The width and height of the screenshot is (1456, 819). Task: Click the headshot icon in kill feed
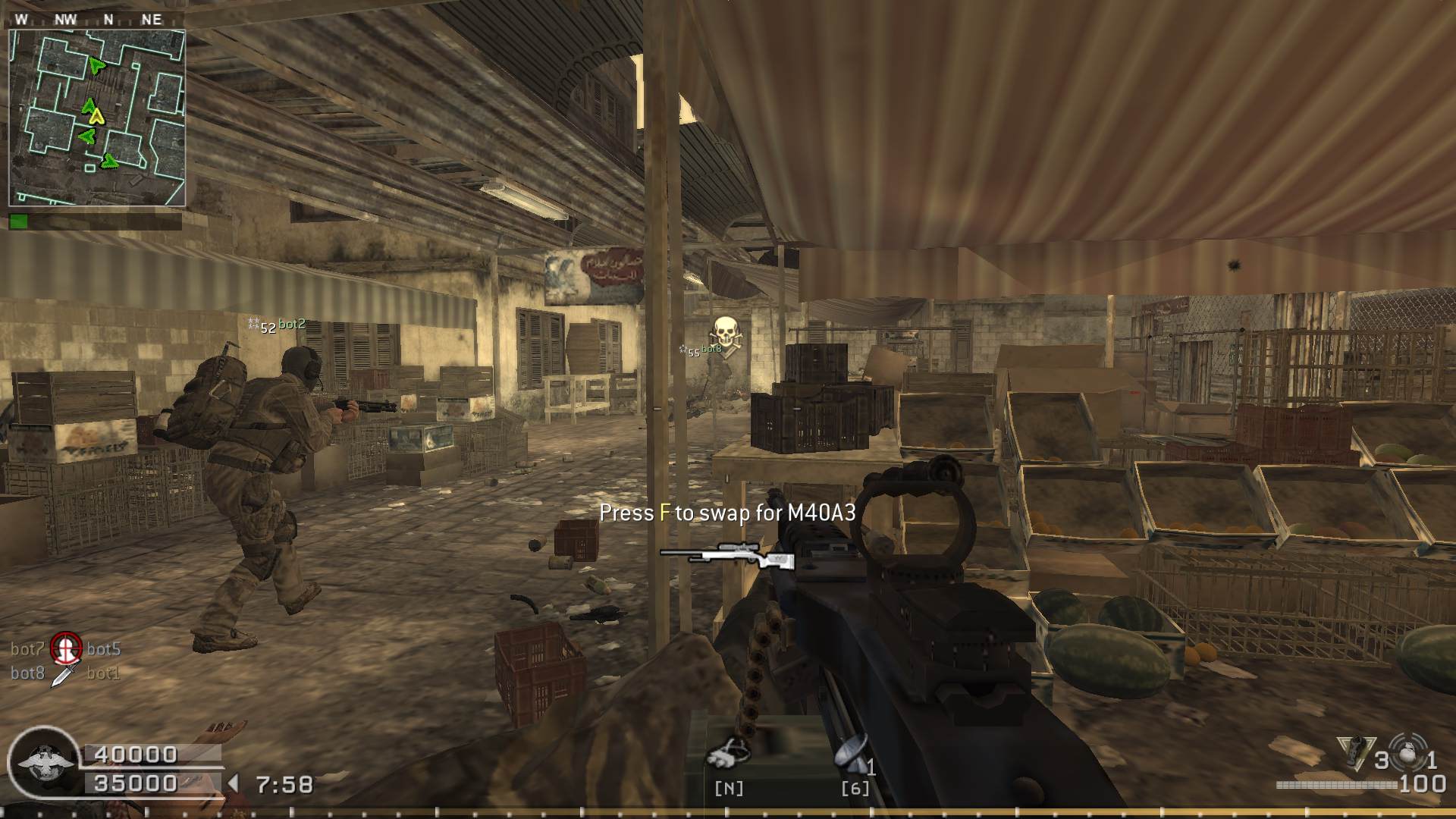66,648
